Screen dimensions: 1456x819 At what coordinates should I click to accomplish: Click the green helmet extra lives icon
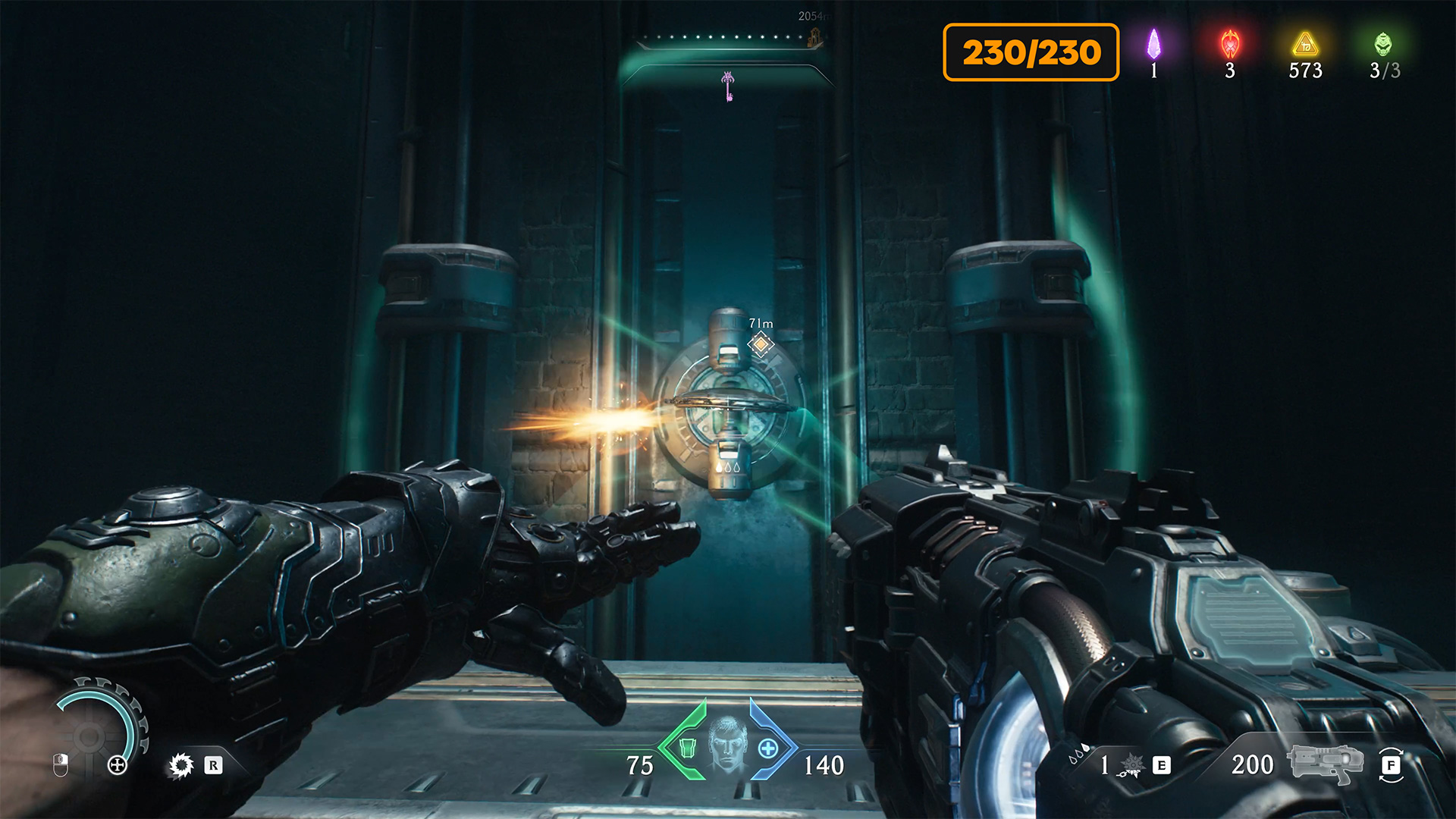[x=1383, y=44]
